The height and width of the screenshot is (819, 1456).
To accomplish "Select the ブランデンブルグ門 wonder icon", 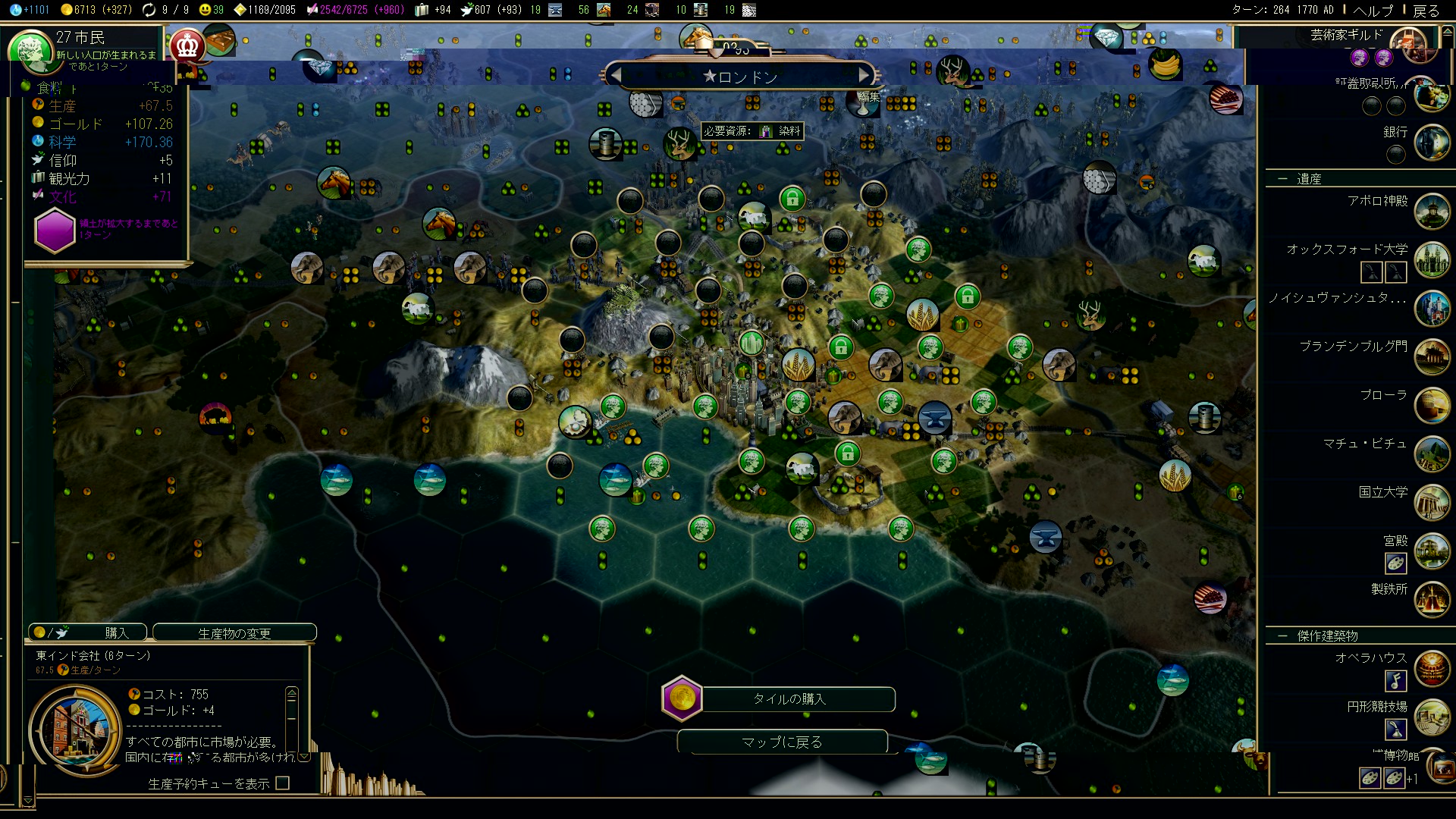I will pos(1432,356).
